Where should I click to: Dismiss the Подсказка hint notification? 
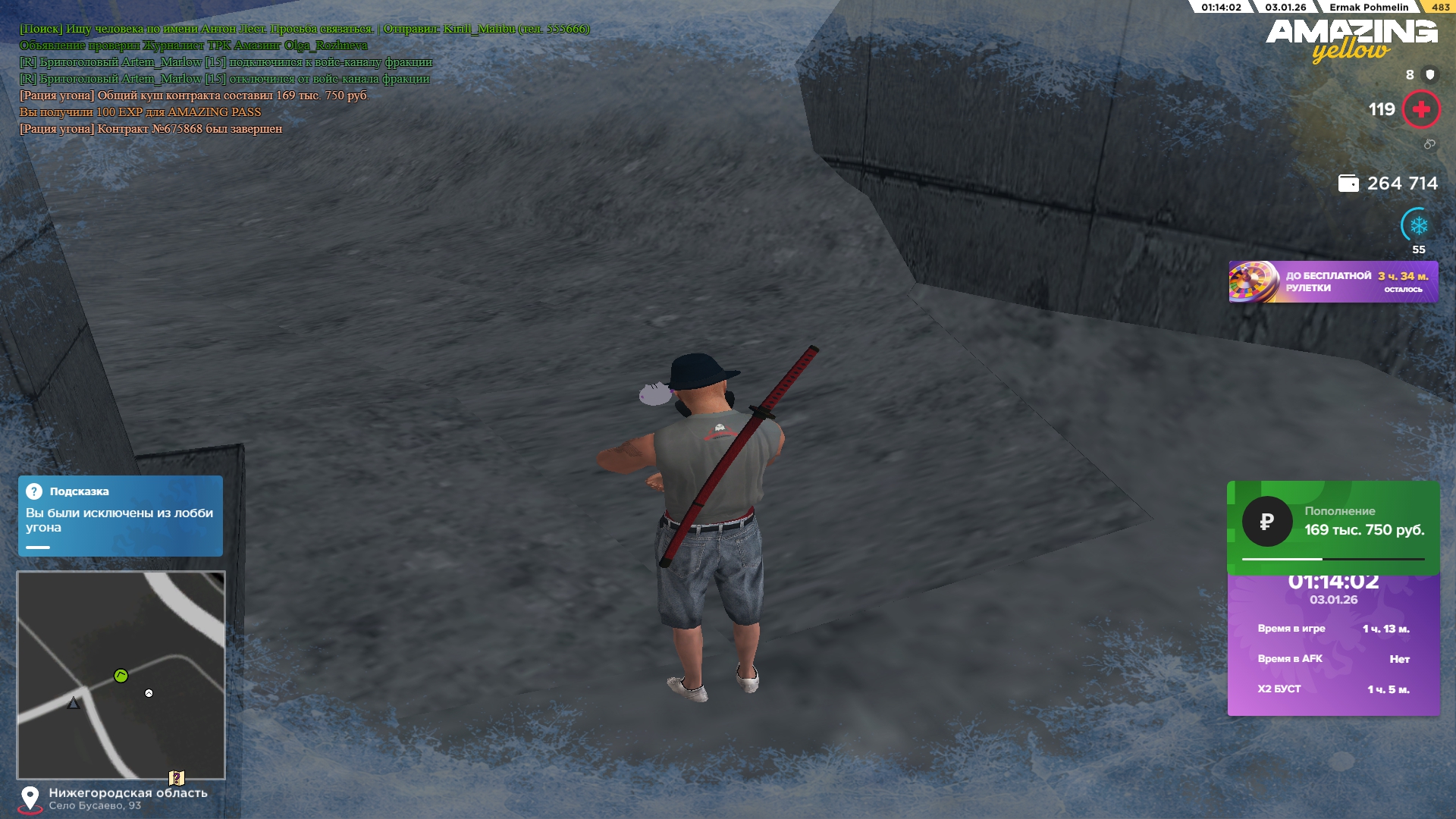[121, 516]
